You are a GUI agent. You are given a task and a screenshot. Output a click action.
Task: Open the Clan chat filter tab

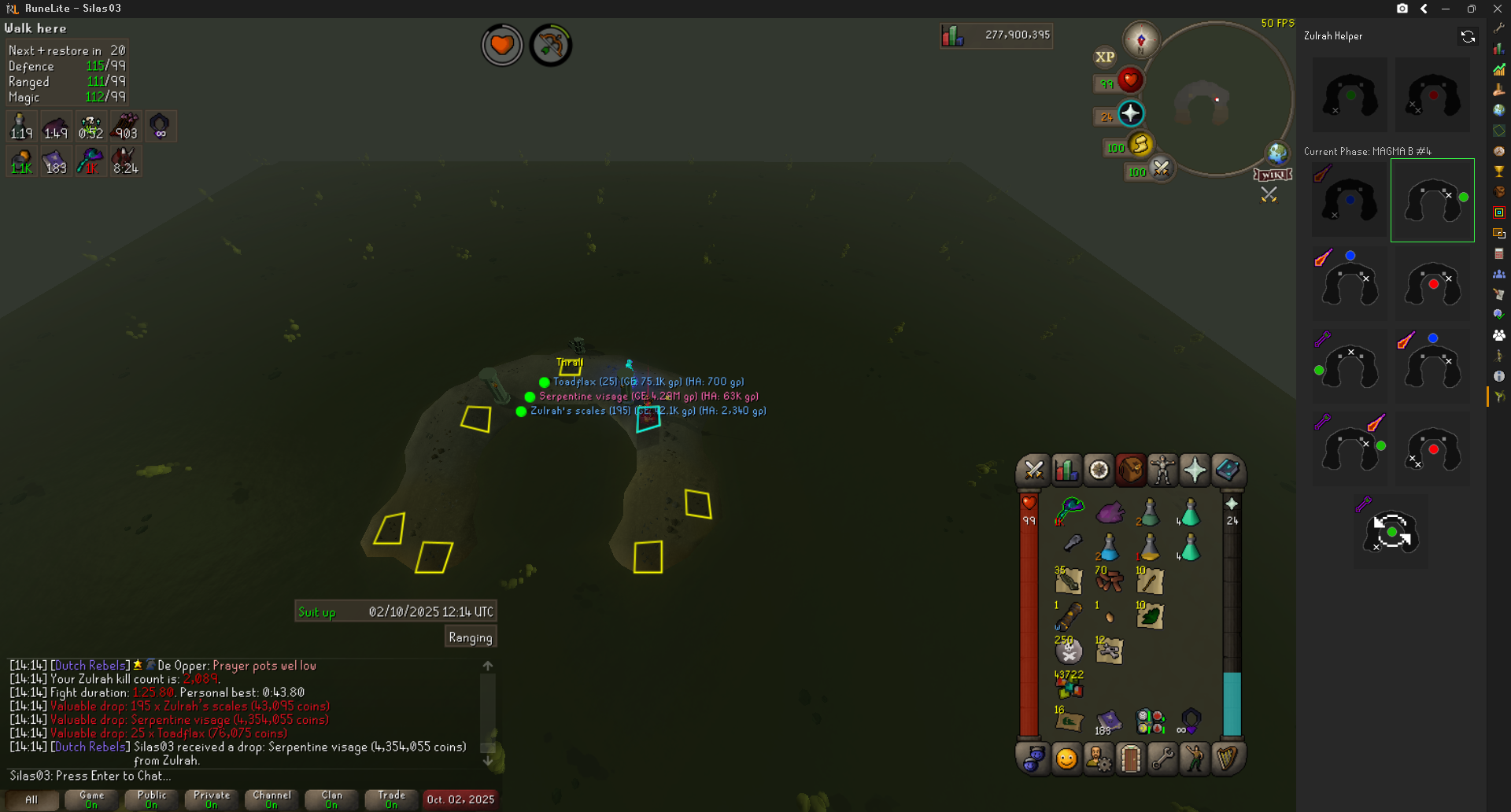(331, 799)
